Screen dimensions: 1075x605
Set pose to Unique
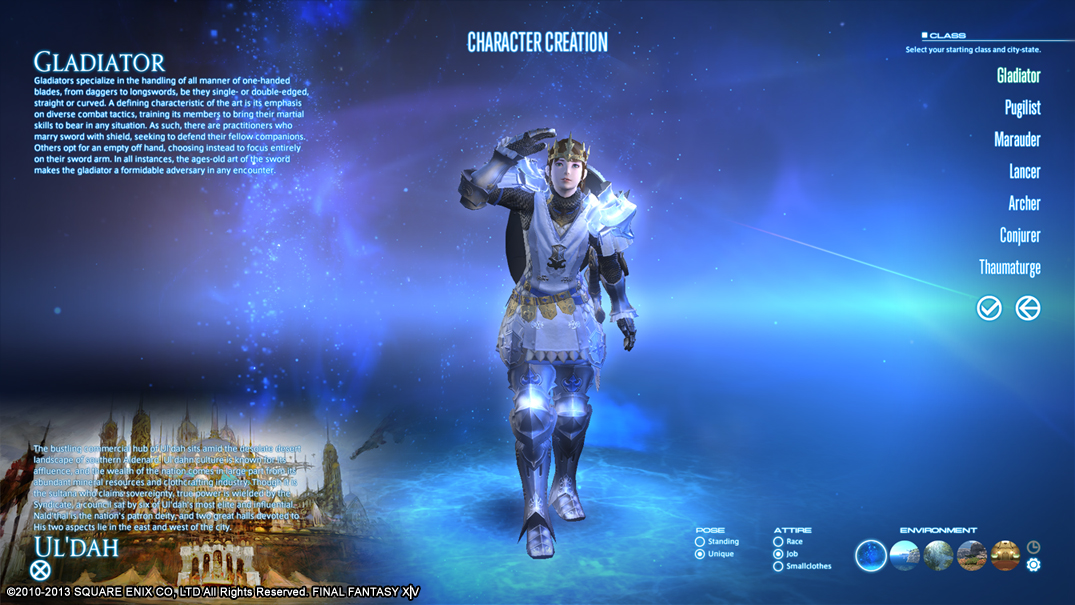pos(700,554)
